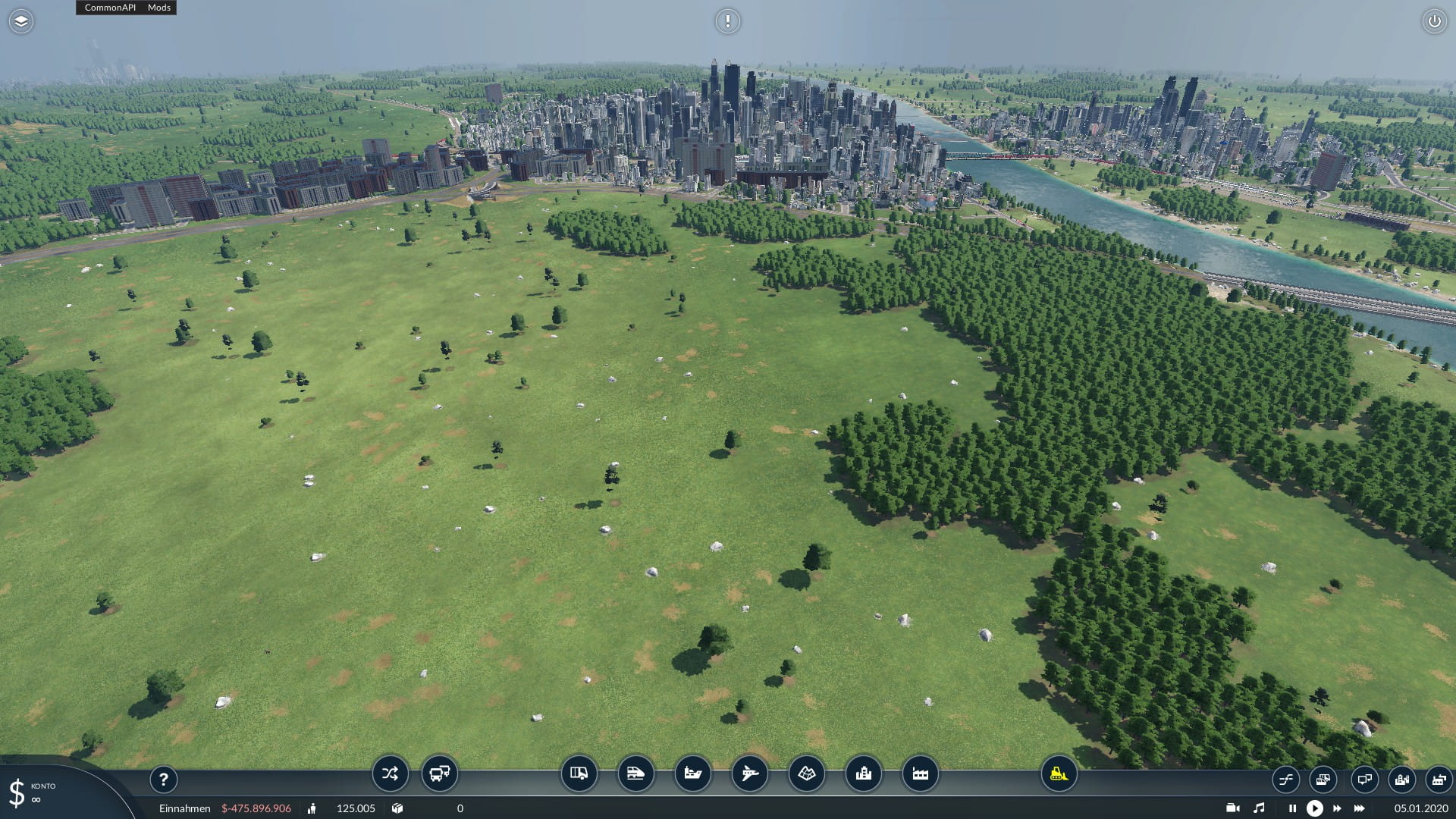The image size is (1456, 819).
Task: Set game speed to triple fast-forward
Action: [x=1360, y=808]
